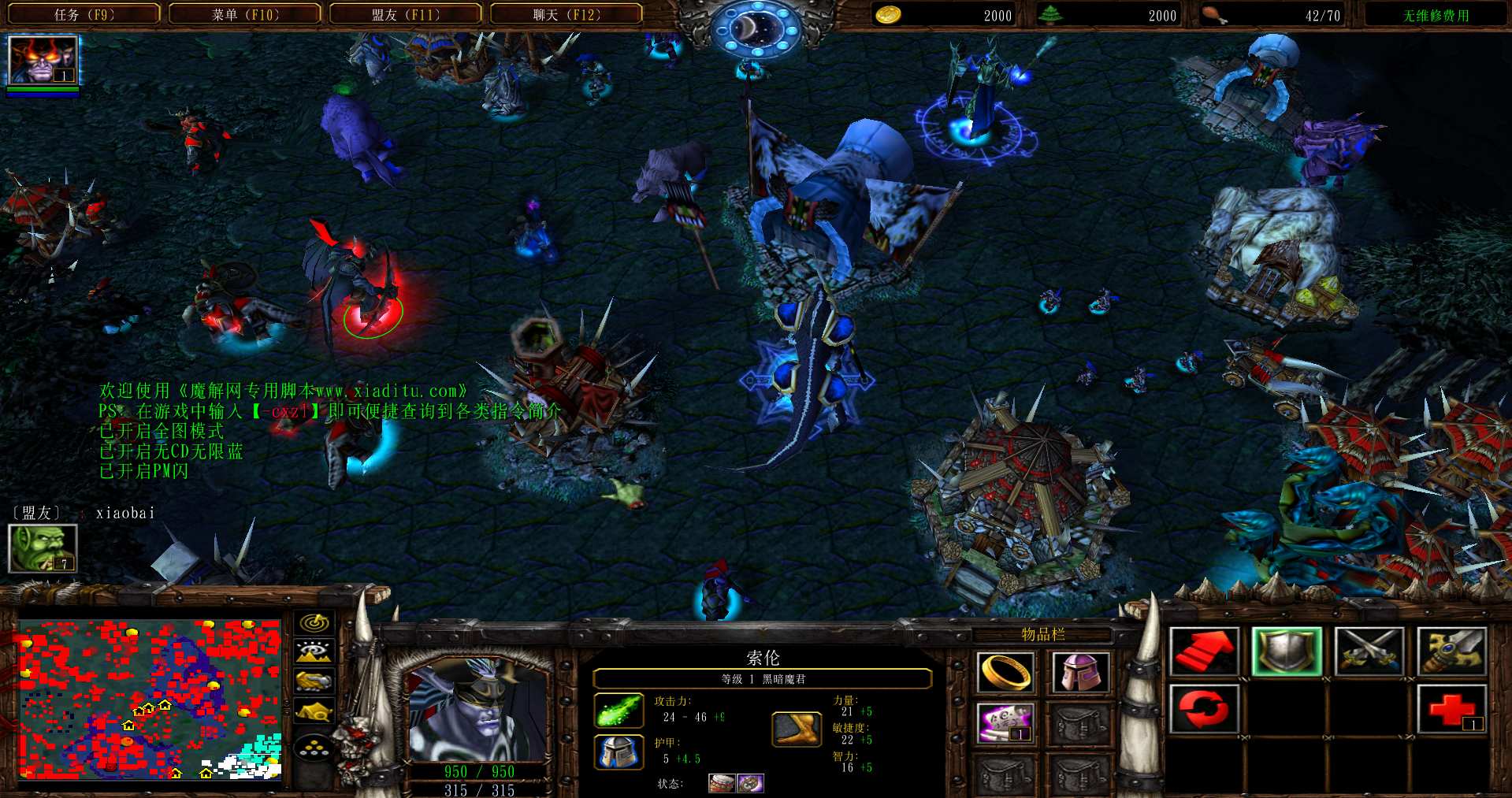The image size is (1512, 798).
Task: Select the demon hero portrait icon
Action: (43, 60)
